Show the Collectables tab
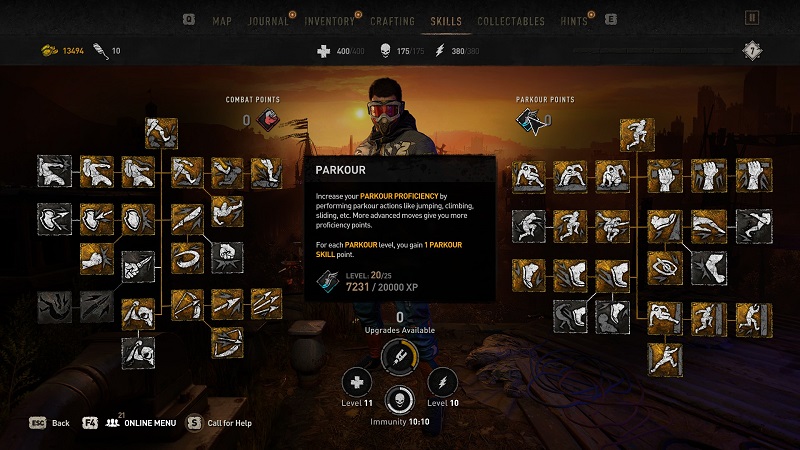 pyautogui.click(x=511, y=21)
